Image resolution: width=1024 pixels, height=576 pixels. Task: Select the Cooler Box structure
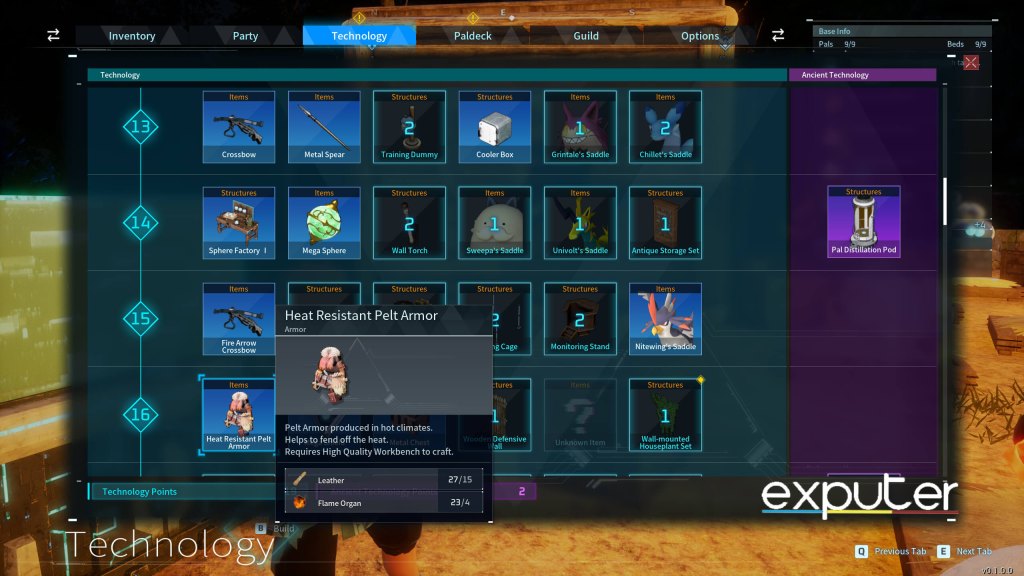click(x=495, y=127)
